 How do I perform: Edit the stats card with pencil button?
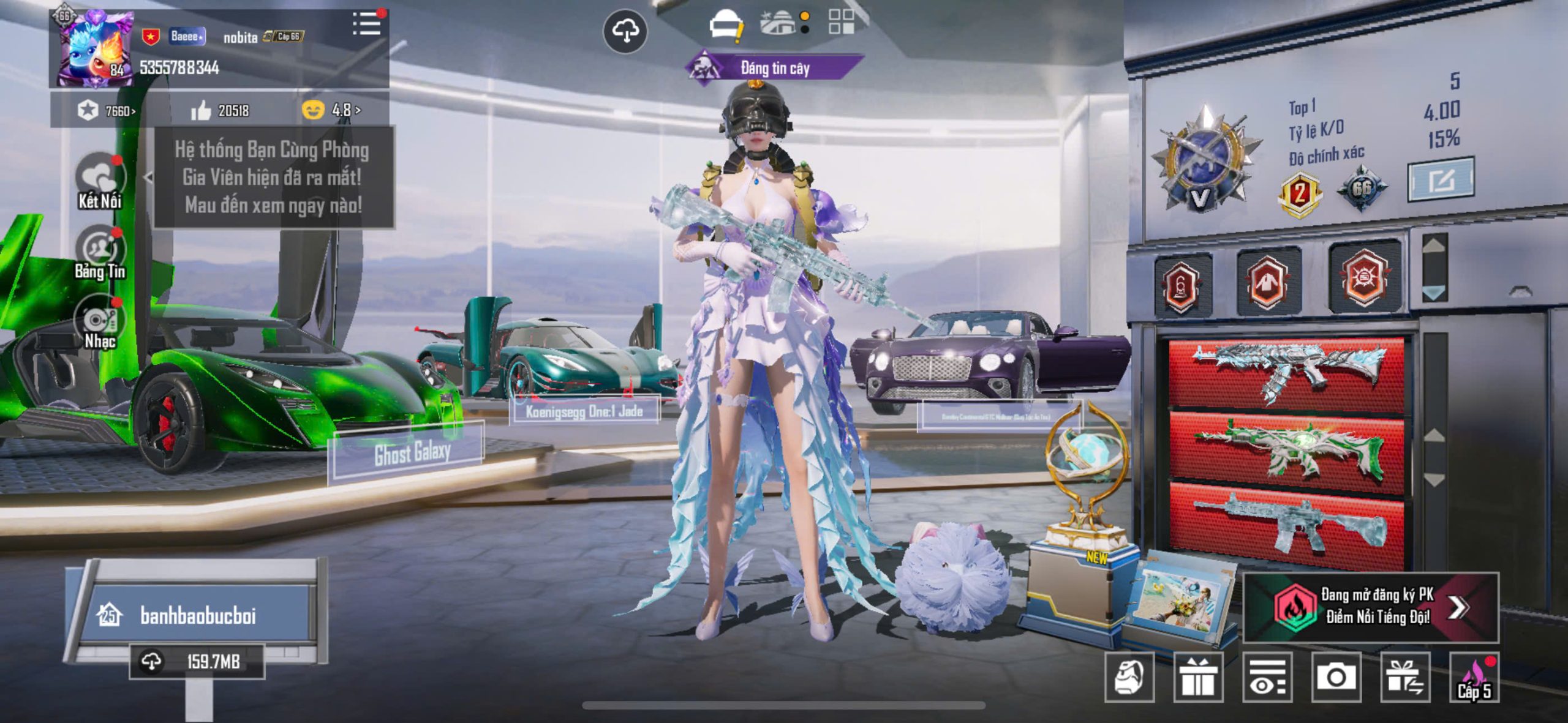[1440, 180]
